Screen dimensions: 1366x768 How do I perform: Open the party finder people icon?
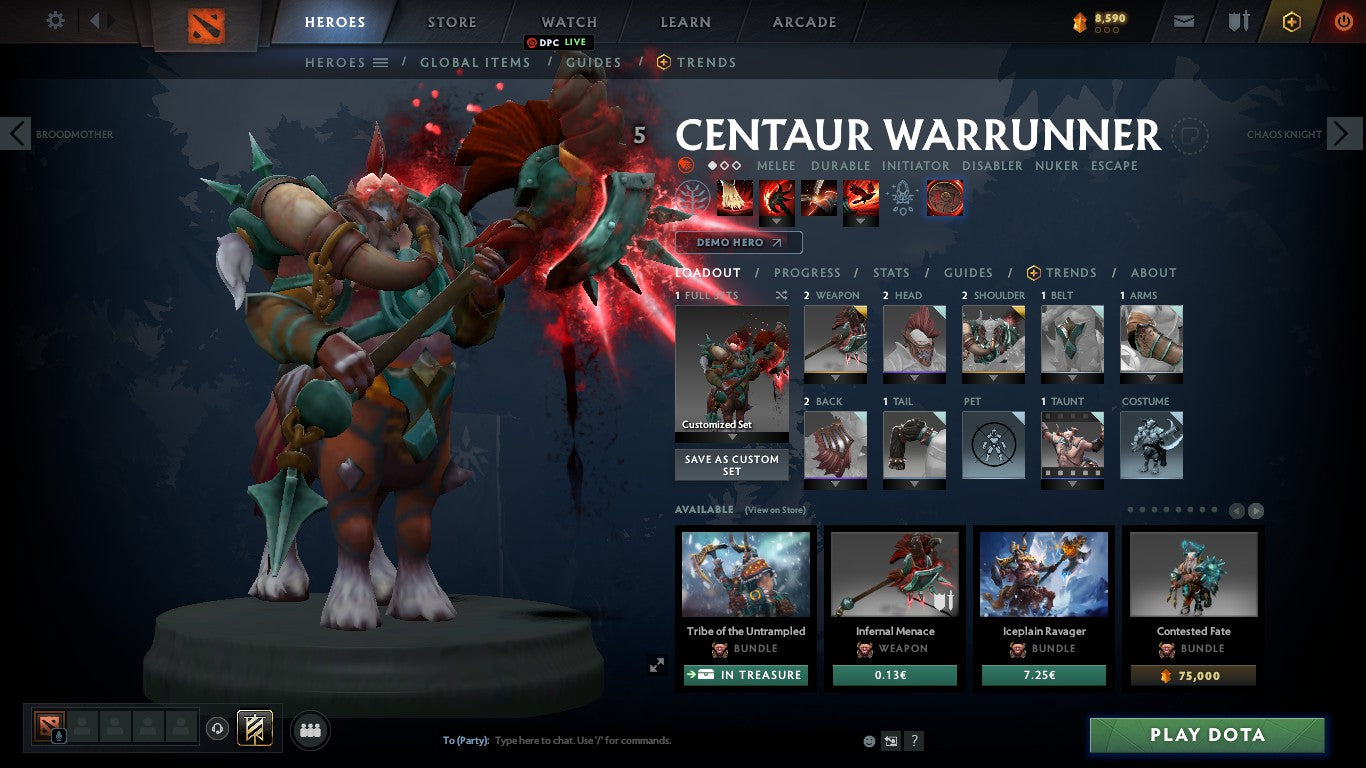click(x=309, y=730)
